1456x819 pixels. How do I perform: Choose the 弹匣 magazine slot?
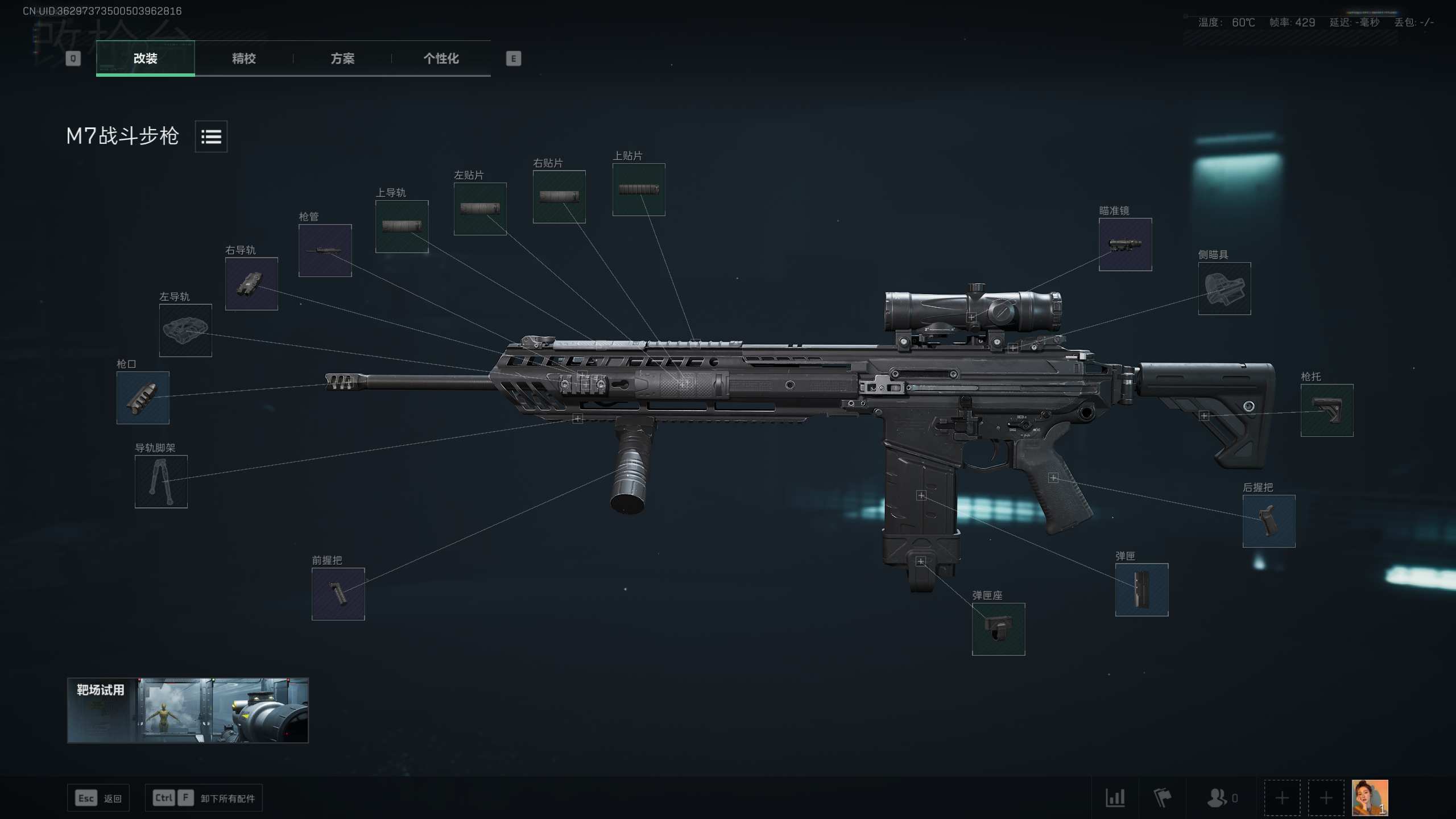coord(1141,590)
